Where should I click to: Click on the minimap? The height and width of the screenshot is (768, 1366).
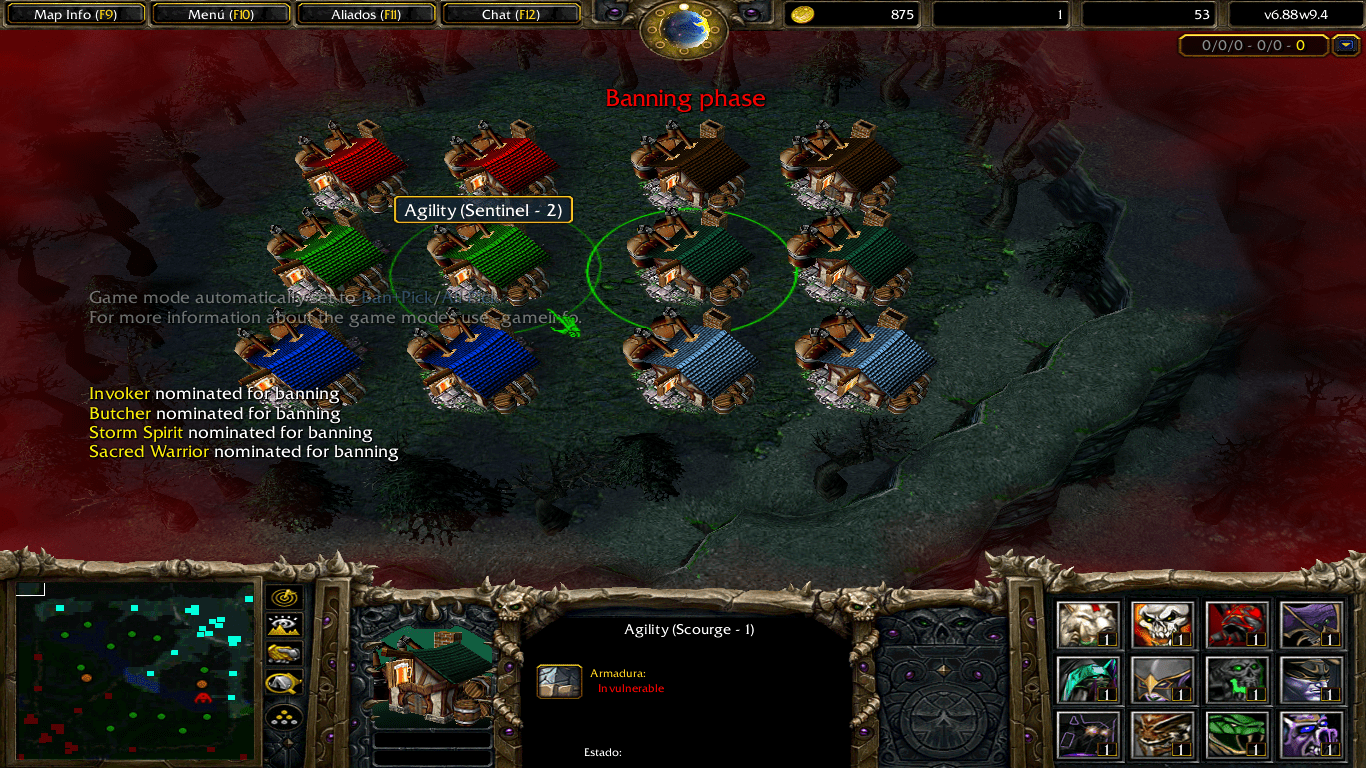pyautogui.click(x=135, y=670)
